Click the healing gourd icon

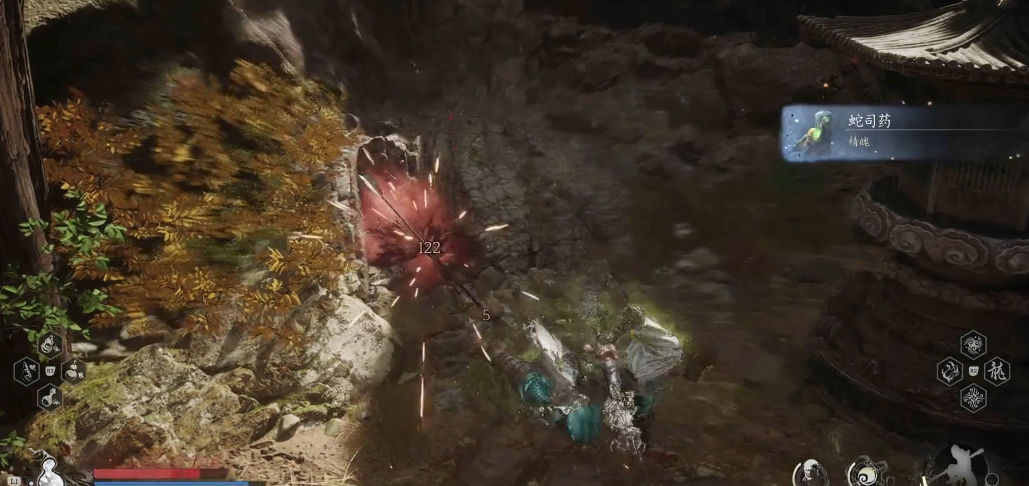click(47, 468)
